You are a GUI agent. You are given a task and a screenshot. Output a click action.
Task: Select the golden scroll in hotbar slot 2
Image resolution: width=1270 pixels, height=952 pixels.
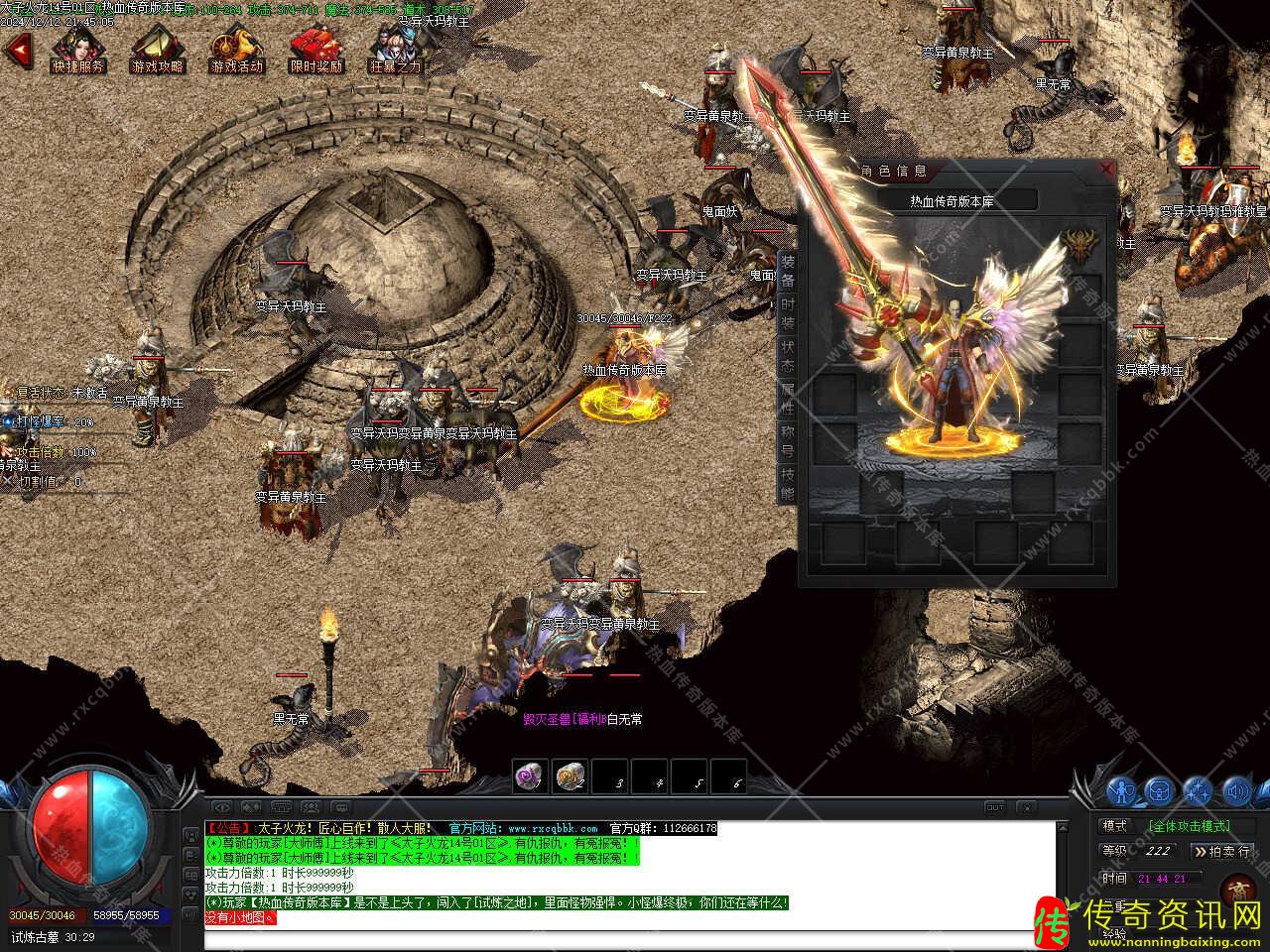coord(570,776)
